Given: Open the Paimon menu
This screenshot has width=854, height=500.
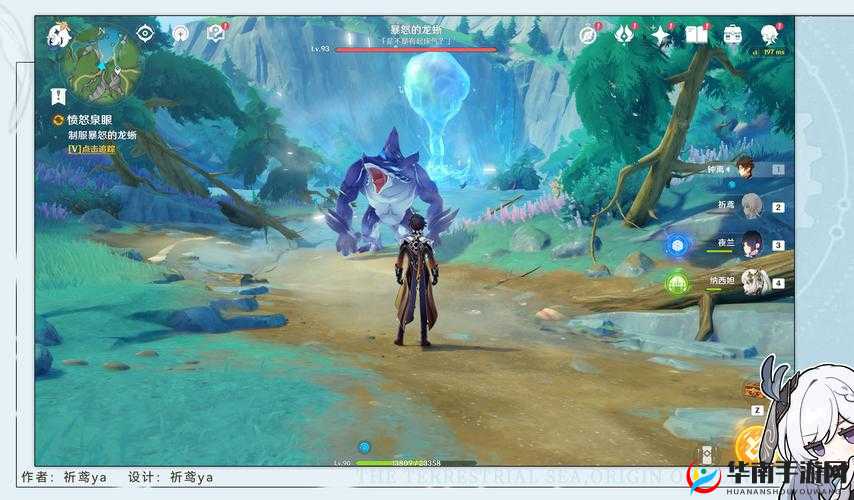Looking at the screenshot, I should 58,36.
